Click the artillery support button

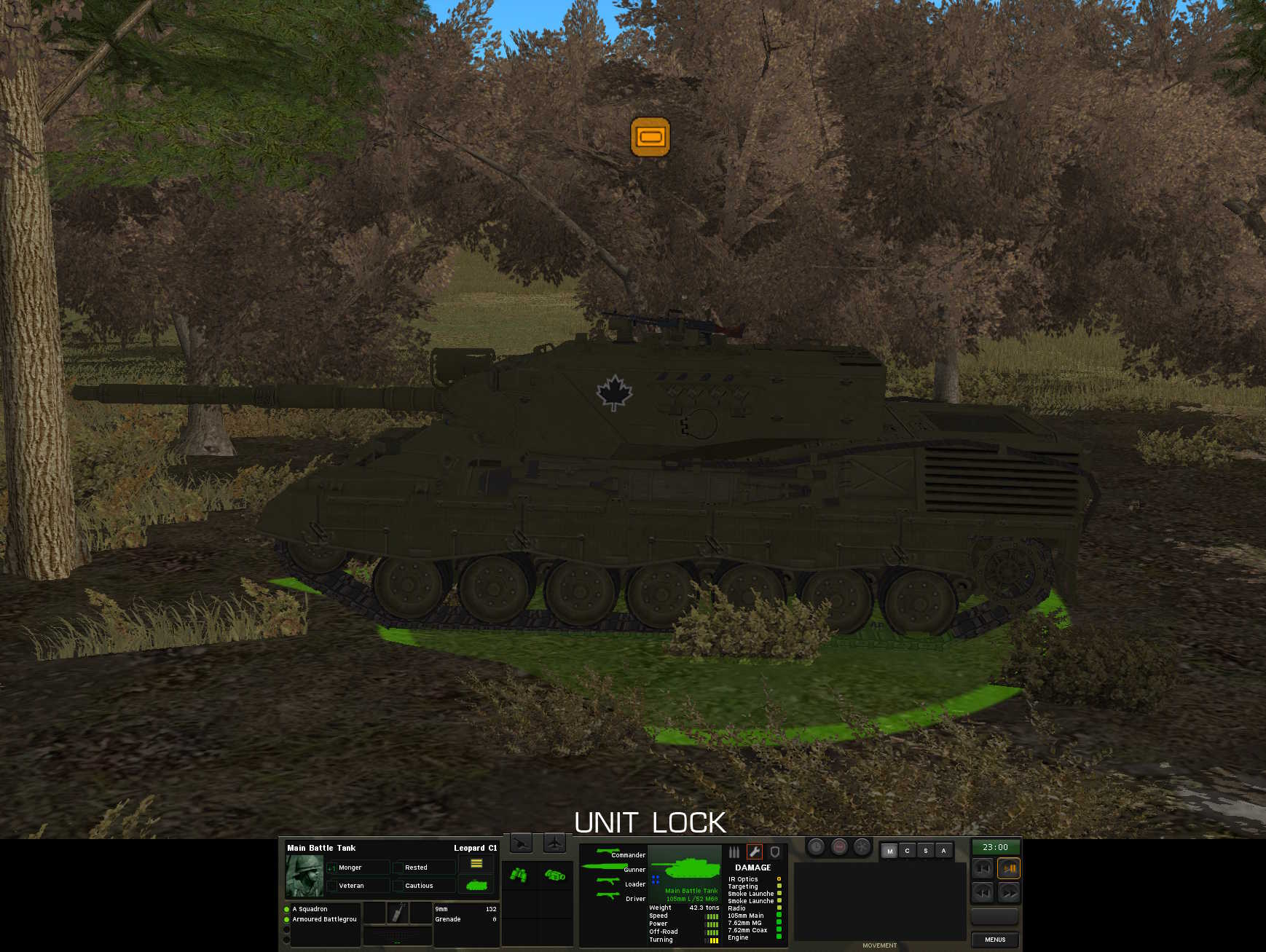(521, 843)
